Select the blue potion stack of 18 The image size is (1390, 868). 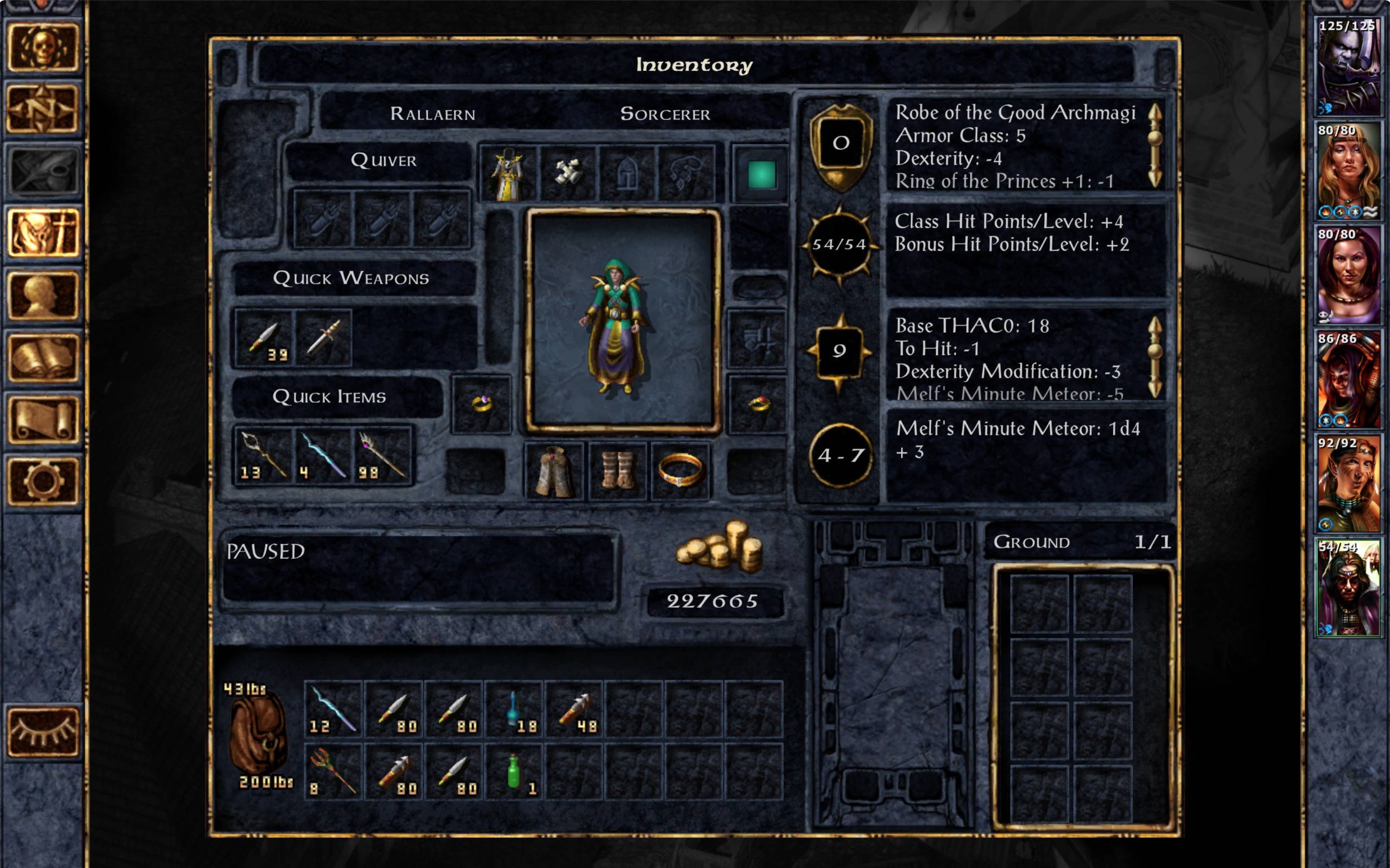(515, 709)
